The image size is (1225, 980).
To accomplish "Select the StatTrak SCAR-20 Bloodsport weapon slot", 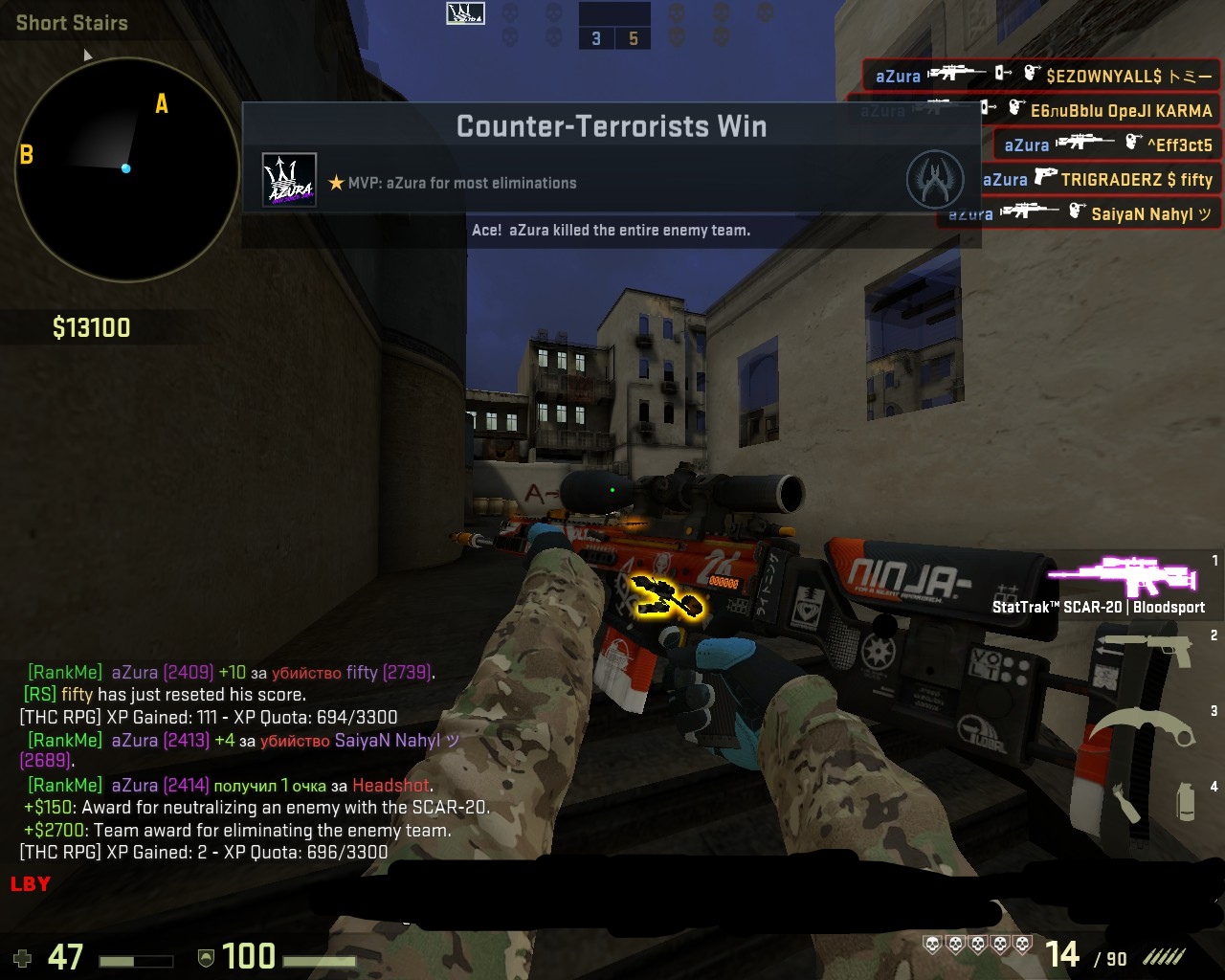I will click(1122, 582).
